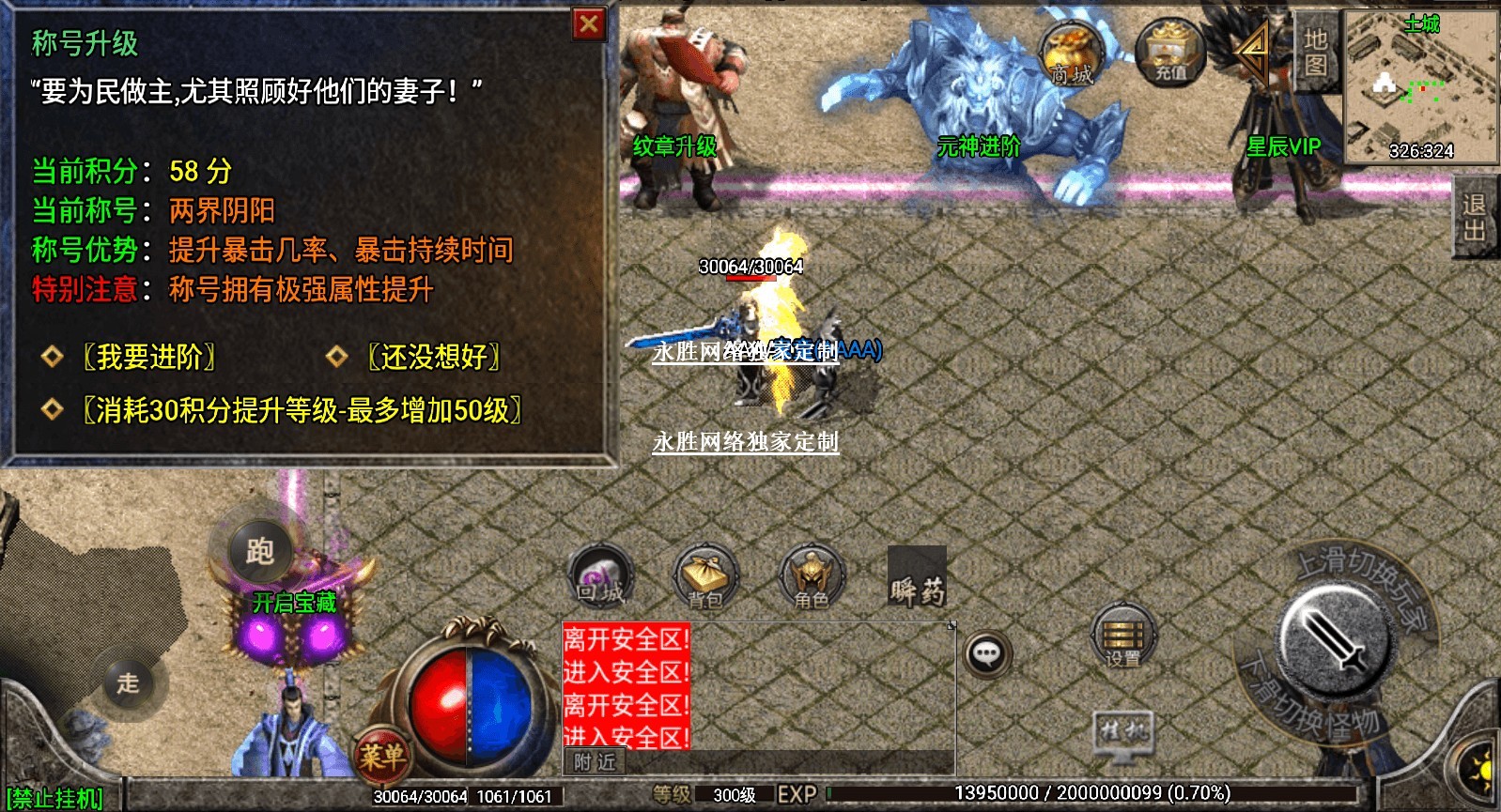The width and height of the screenshot is (1501, 812).
Task: Open the chat speech bubble icon
Action: coord(986,653)
